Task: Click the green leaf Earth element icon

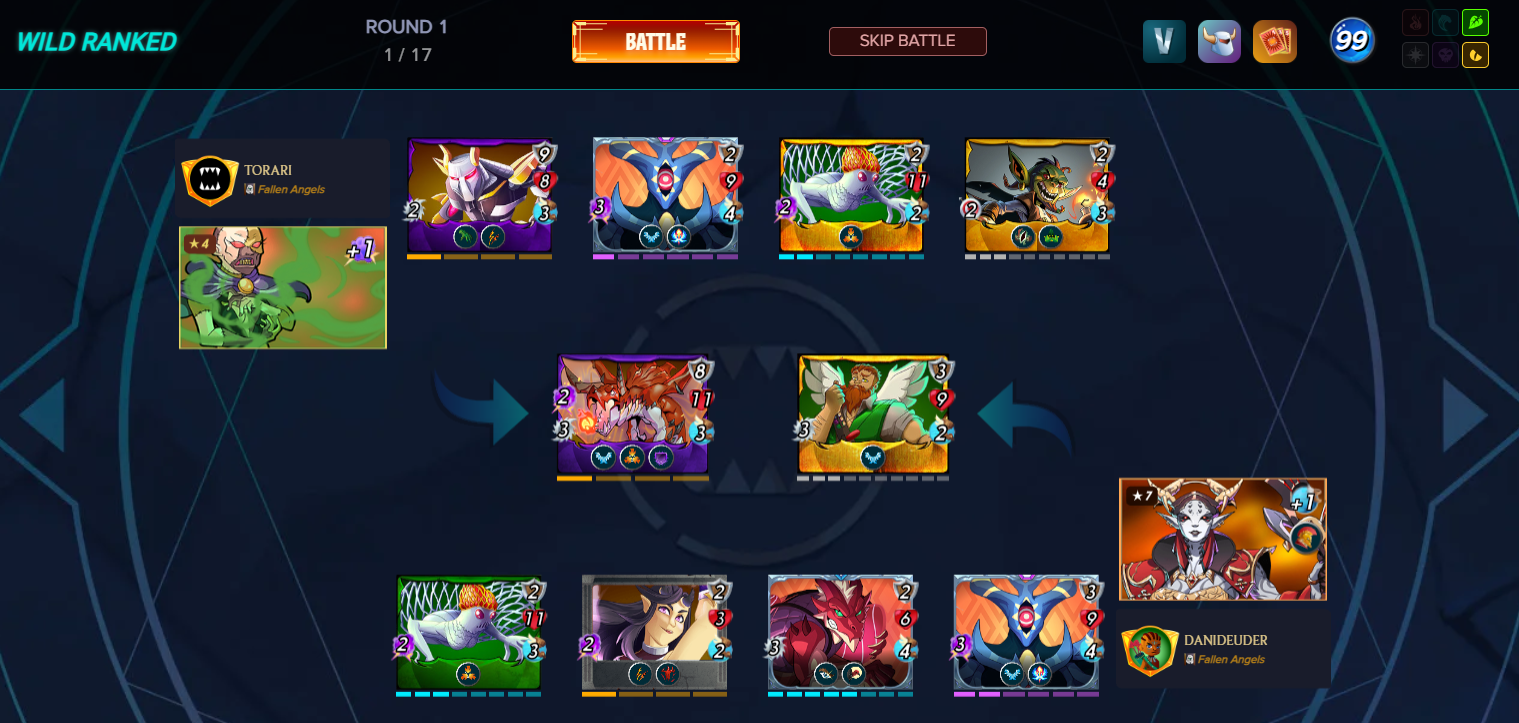Action: pos(1475,22)
